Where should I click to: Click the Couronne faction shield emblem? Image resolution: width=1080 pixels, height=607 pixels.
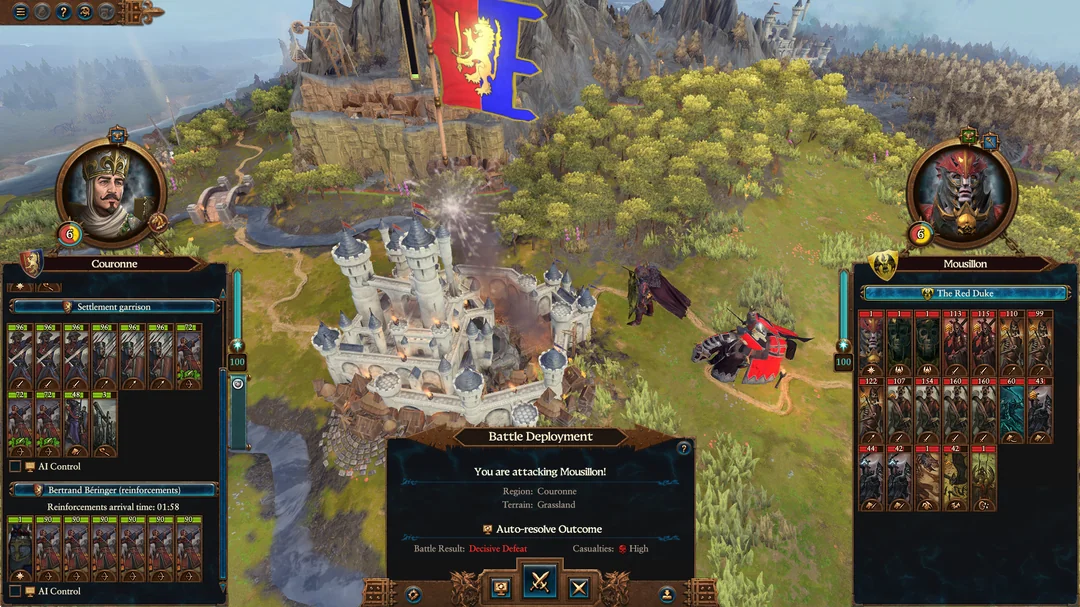[x=31, y=263]
